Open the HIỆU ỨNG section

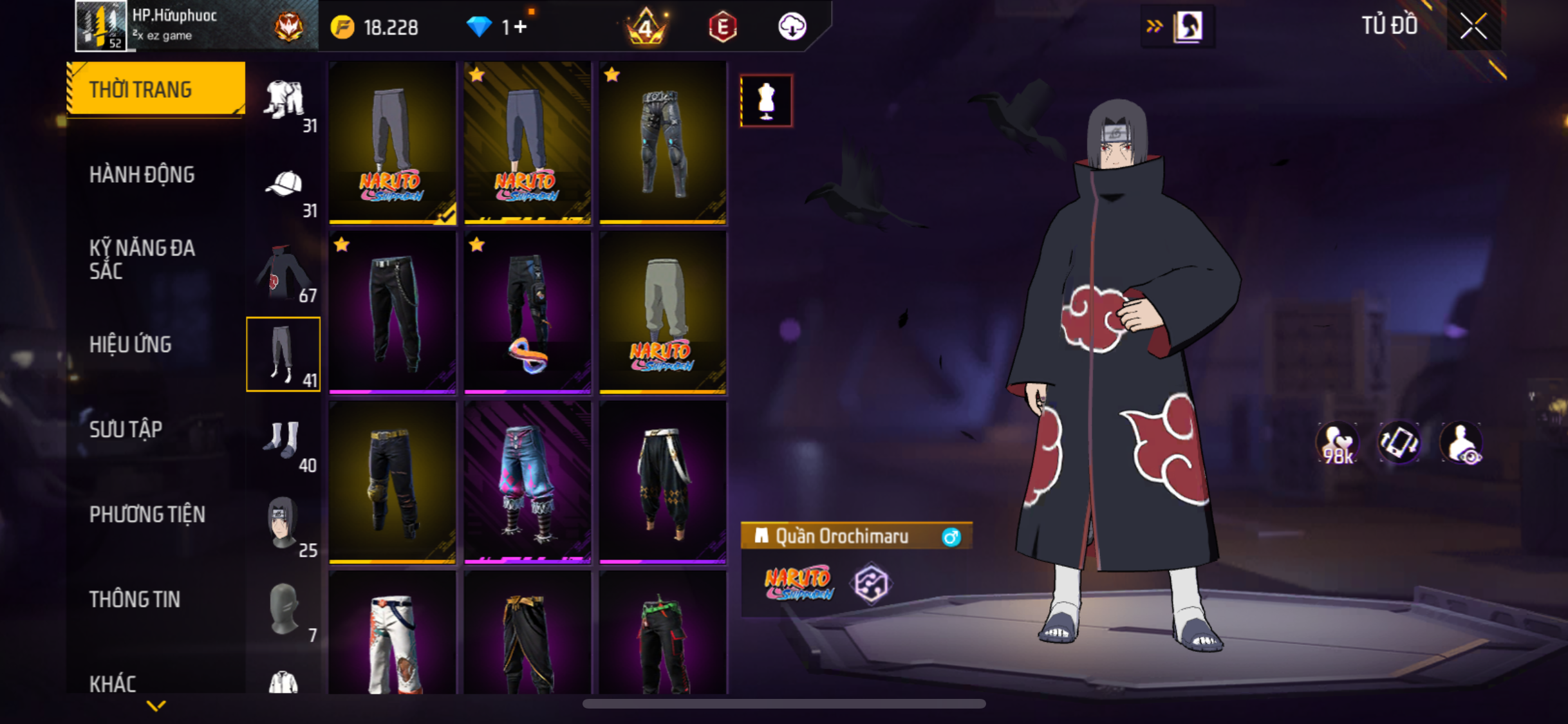pos(130,344)
